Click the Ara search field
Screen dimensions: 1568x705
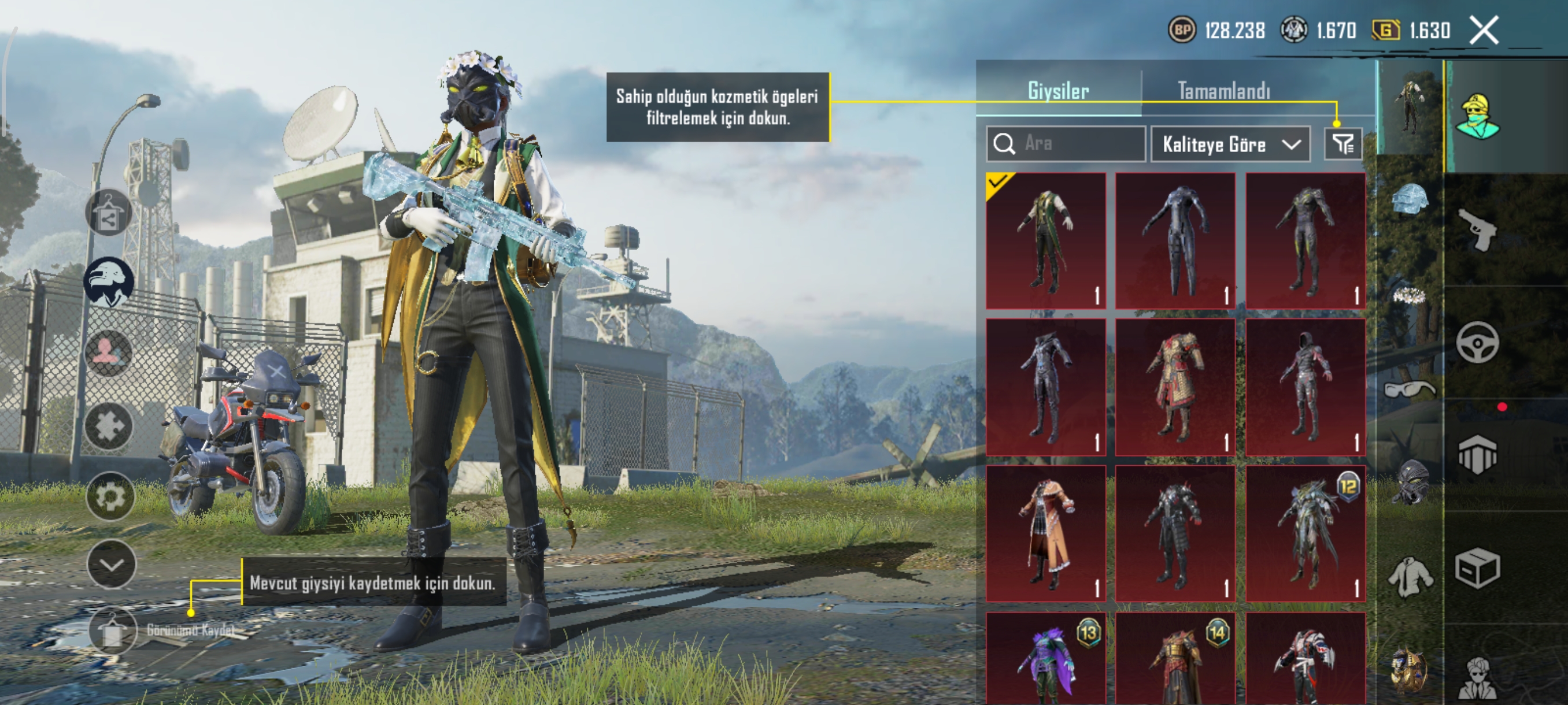1066,143
